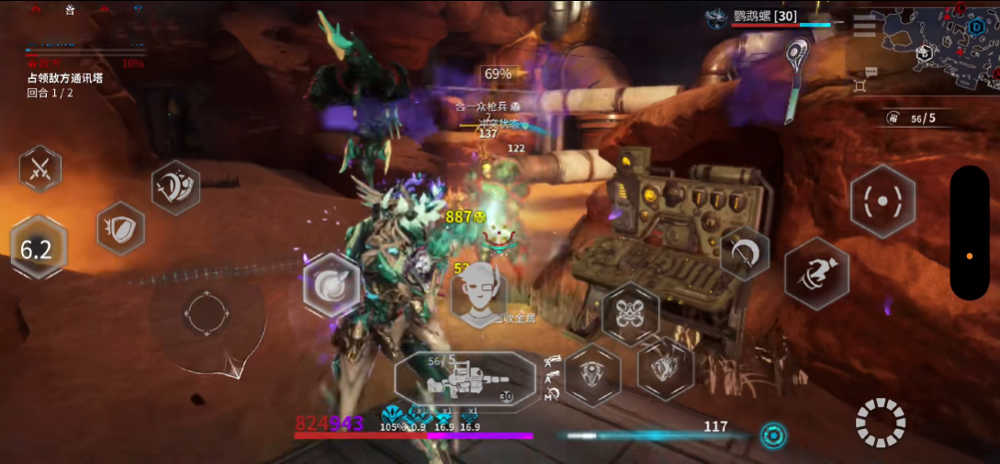Touch the virtual movement joystick

tap(208, 314)
